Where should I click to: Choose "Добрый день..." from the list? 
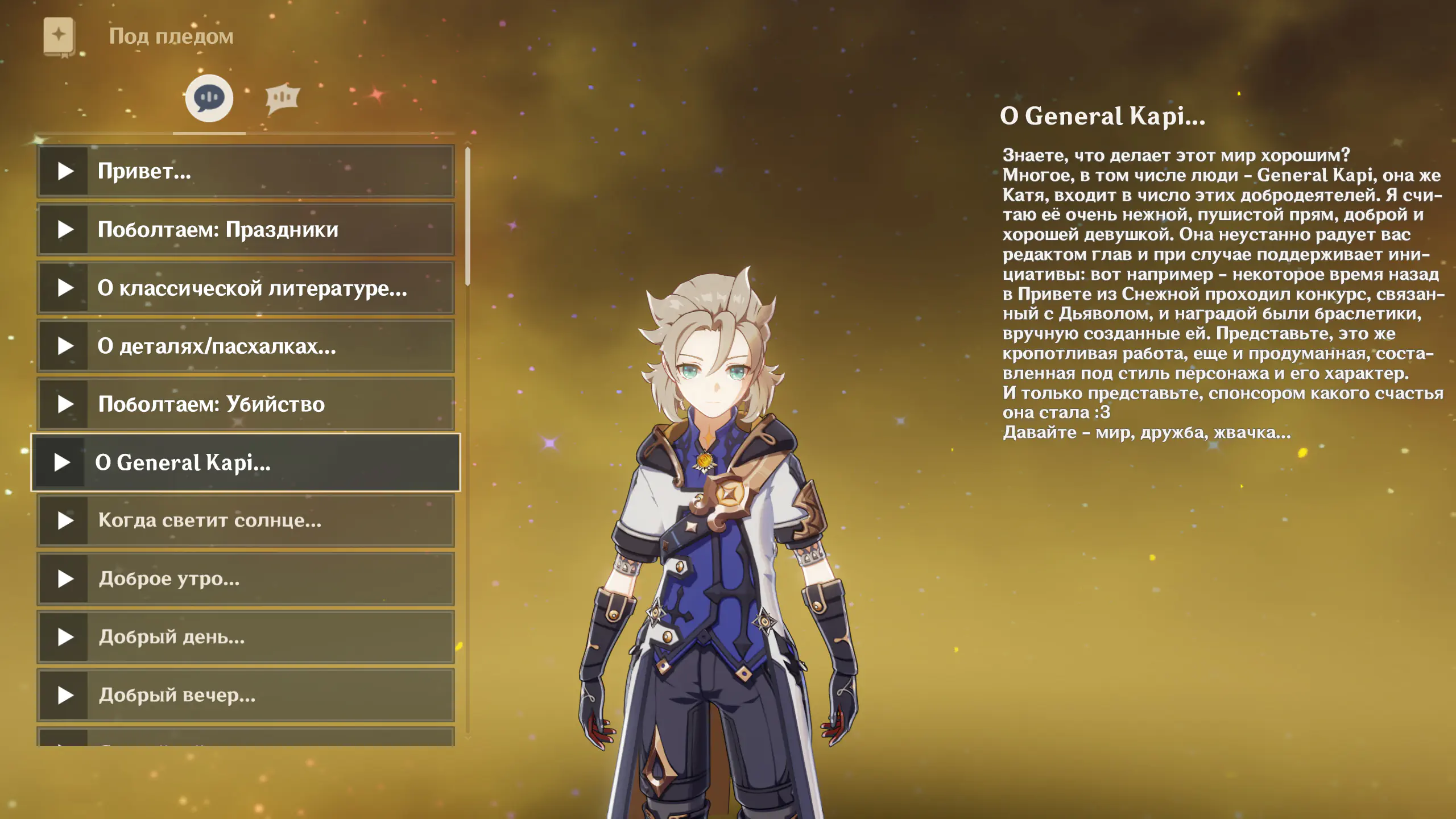click(x=246, y=637)
